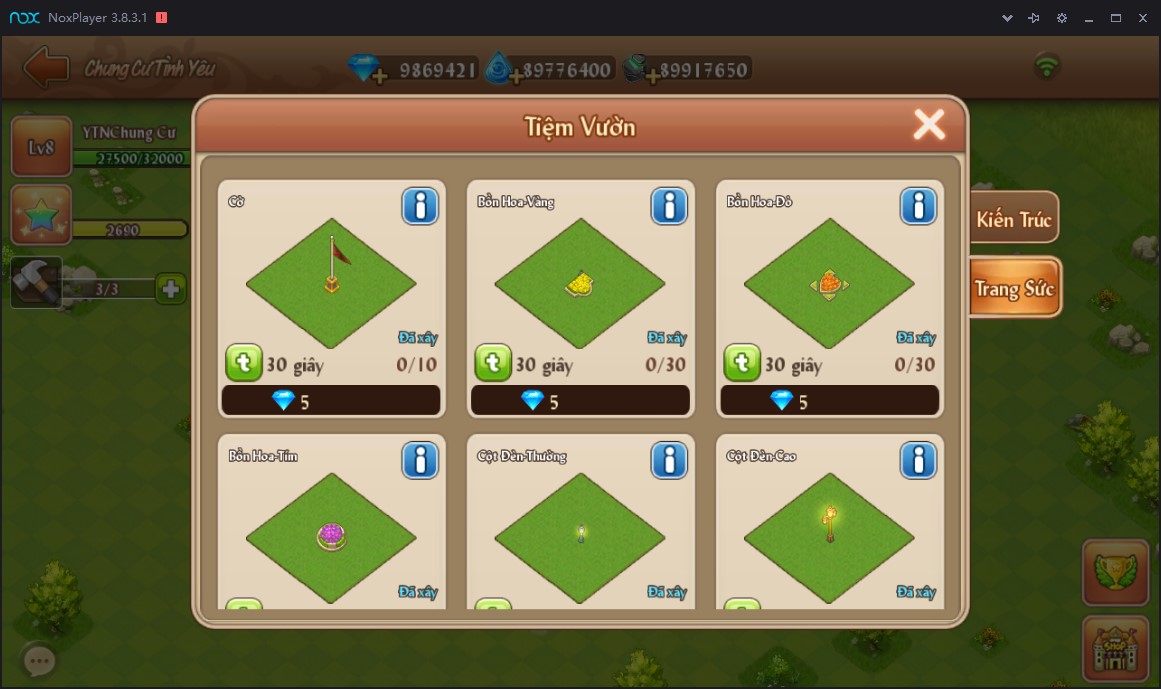Open NoxPlayer settings gear
1161x689 pixels.
click(1062, 18)
